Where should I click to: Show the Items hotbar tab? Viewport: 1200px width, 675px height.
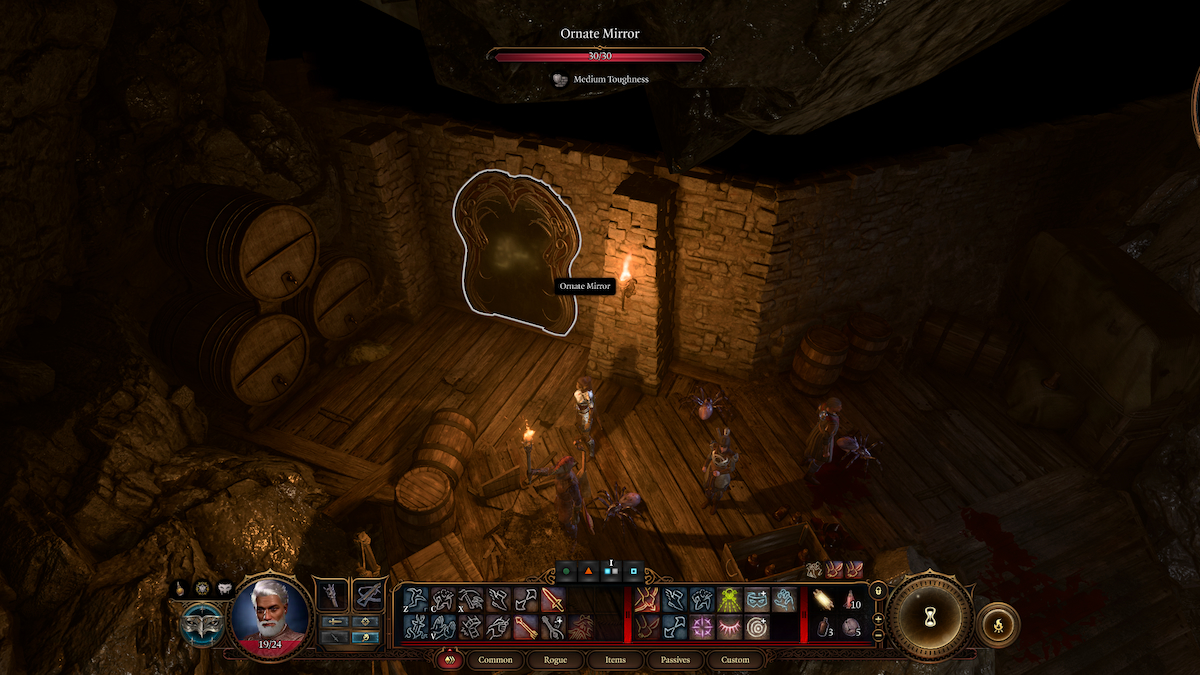(615, 660)
